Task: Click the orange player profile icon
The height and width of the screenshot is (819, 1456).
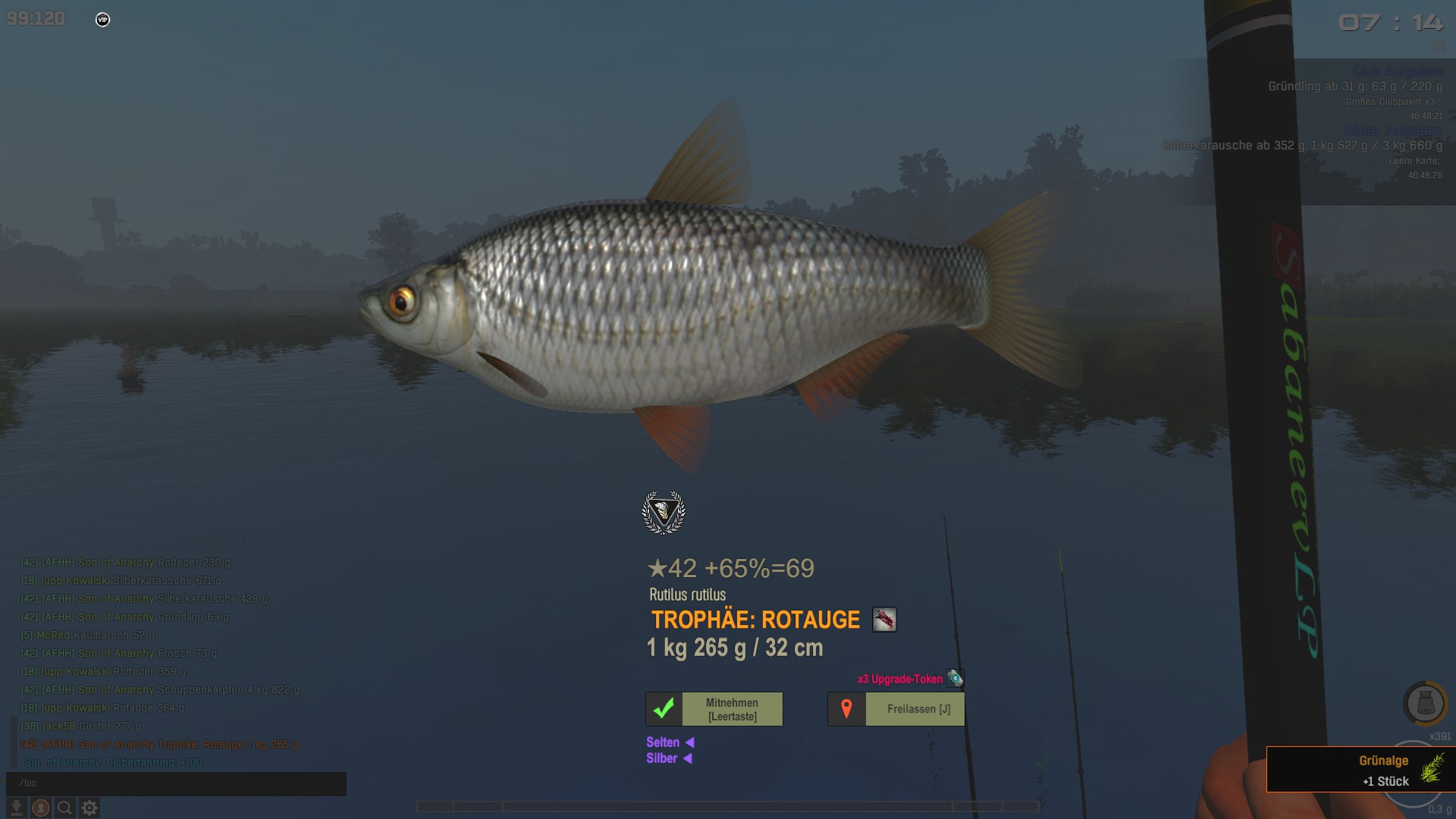Action: point(41,808)
